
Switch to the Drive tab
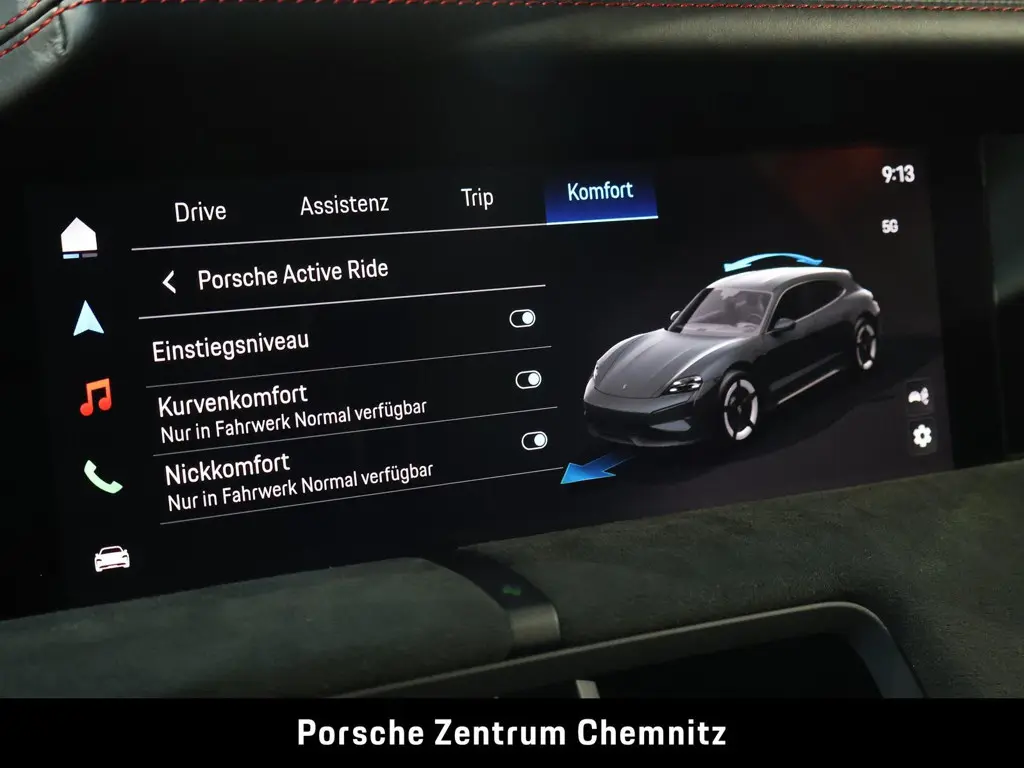pyautogui.click(x=200, y=211)
